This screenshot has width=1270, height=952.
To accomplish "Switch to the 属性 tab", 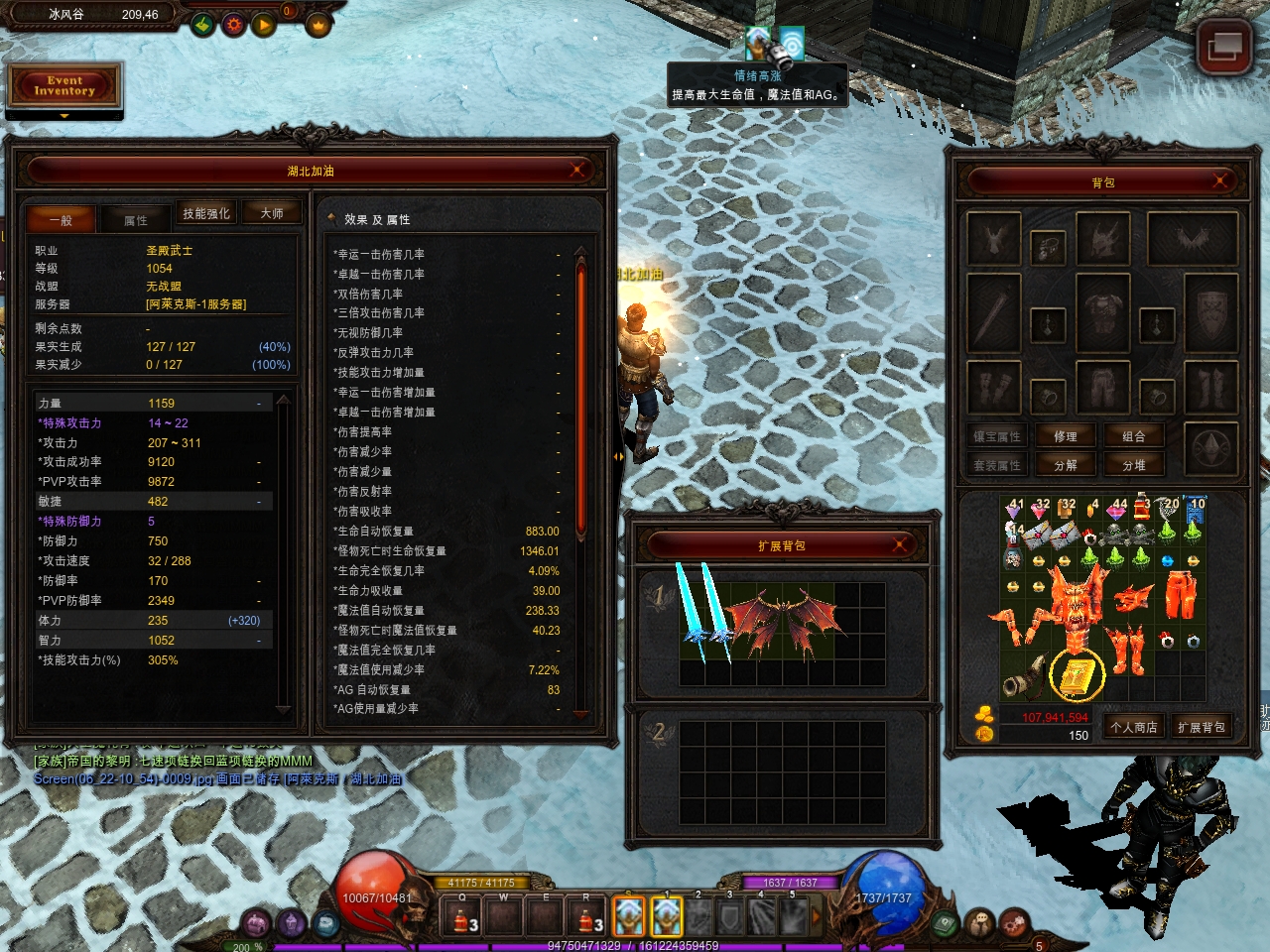I will click(x=136, y=220).
